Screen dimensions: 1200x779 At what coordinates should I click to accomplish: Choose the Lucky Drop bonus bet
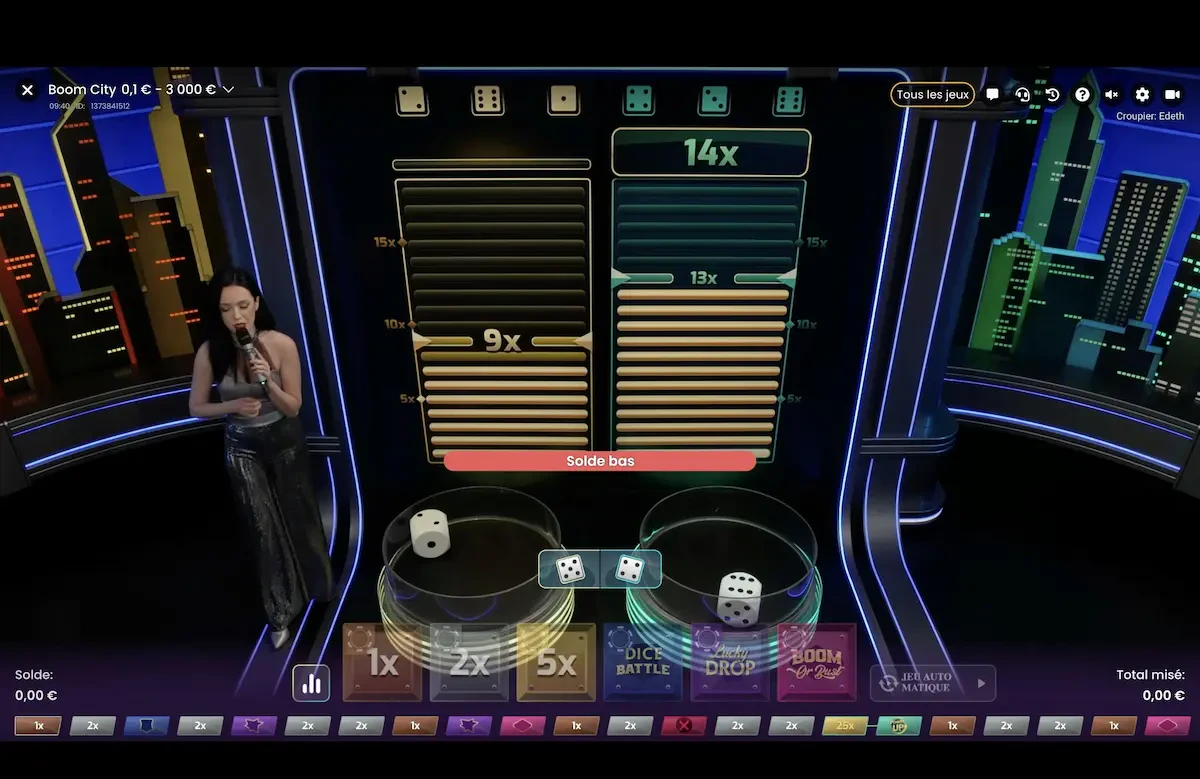pyautogui.click(x=730, y=662)
